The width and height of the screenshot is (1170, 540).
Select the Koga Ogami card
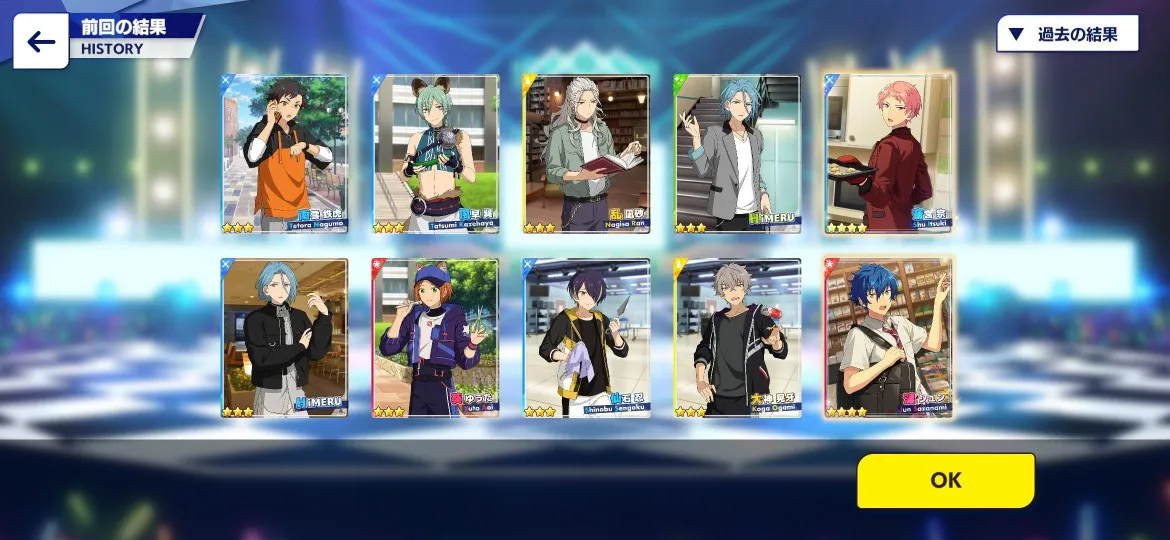point(737,337)
